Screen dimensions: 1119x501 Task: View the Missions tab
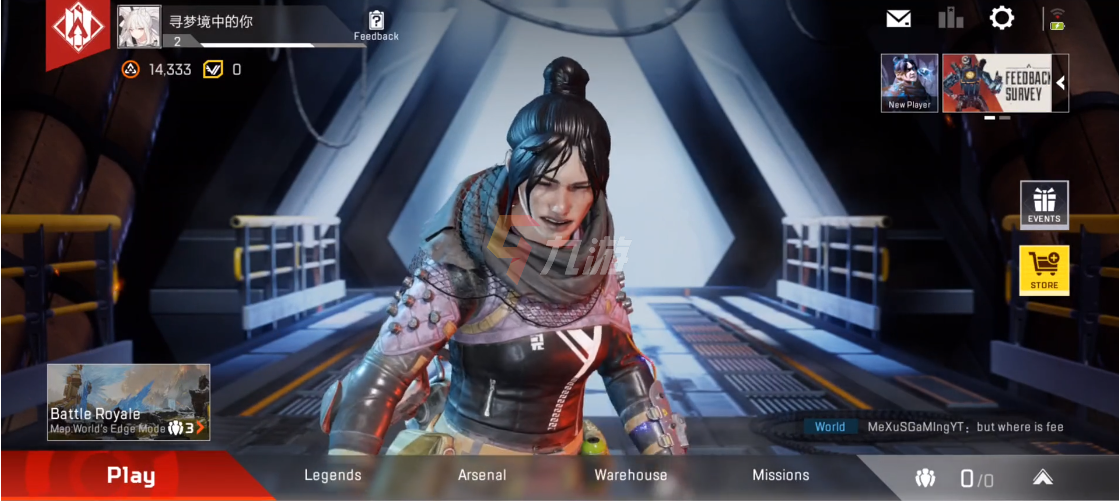coord(781,476)
